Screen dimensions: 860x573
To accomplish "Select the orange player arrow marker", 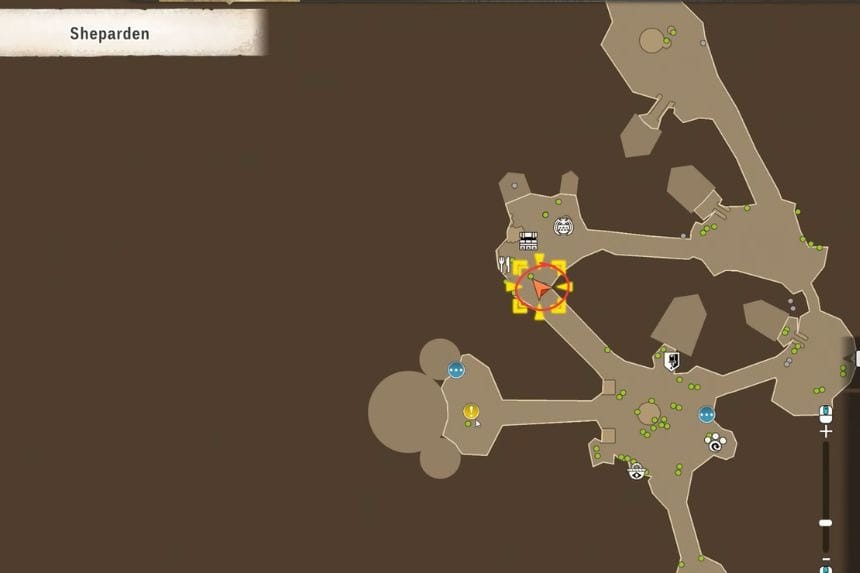I will click(541, 289).
